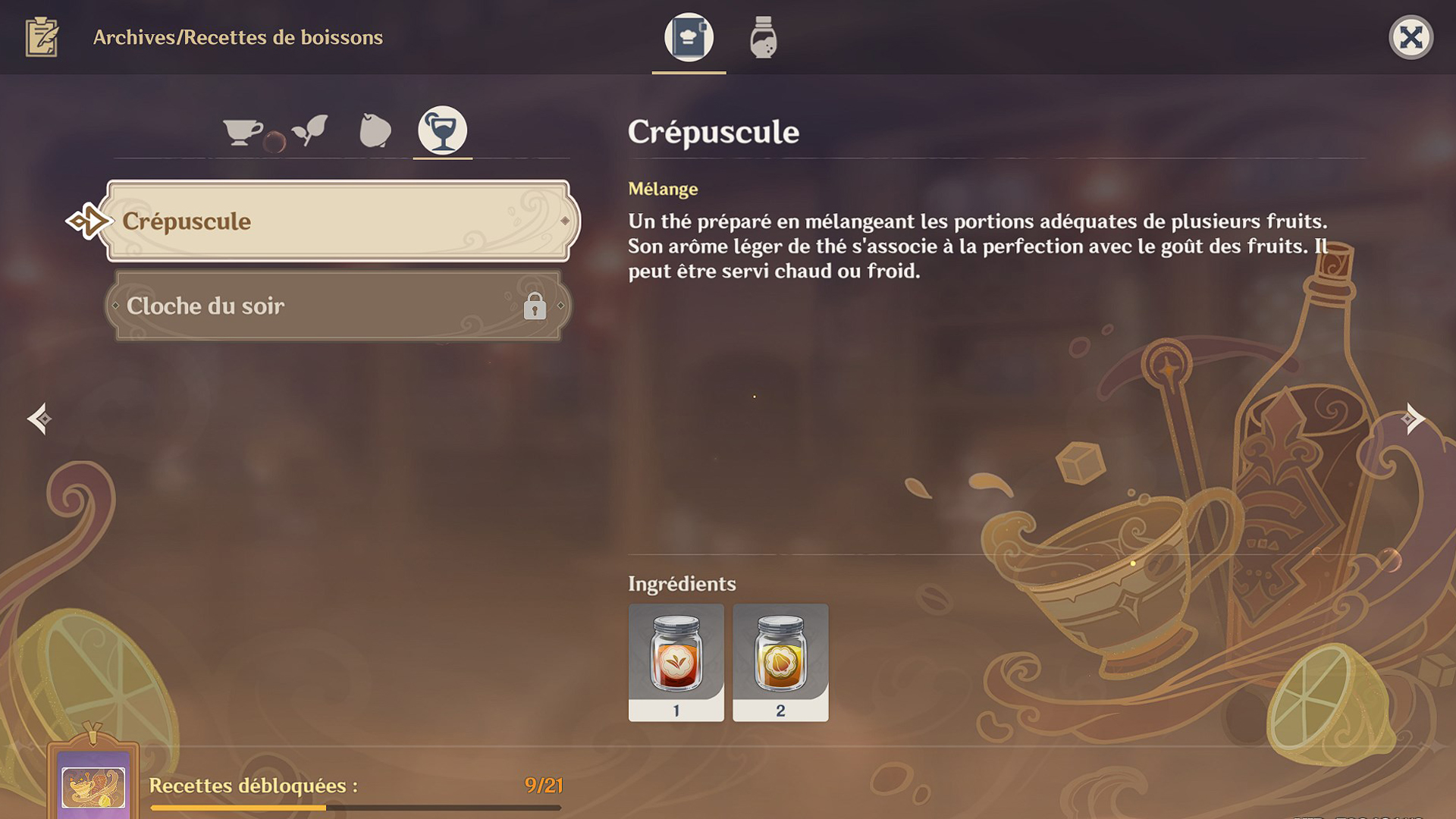Select the tea leaf ingredient category icon
1456x819 pixels.
(x=309, y=130)
